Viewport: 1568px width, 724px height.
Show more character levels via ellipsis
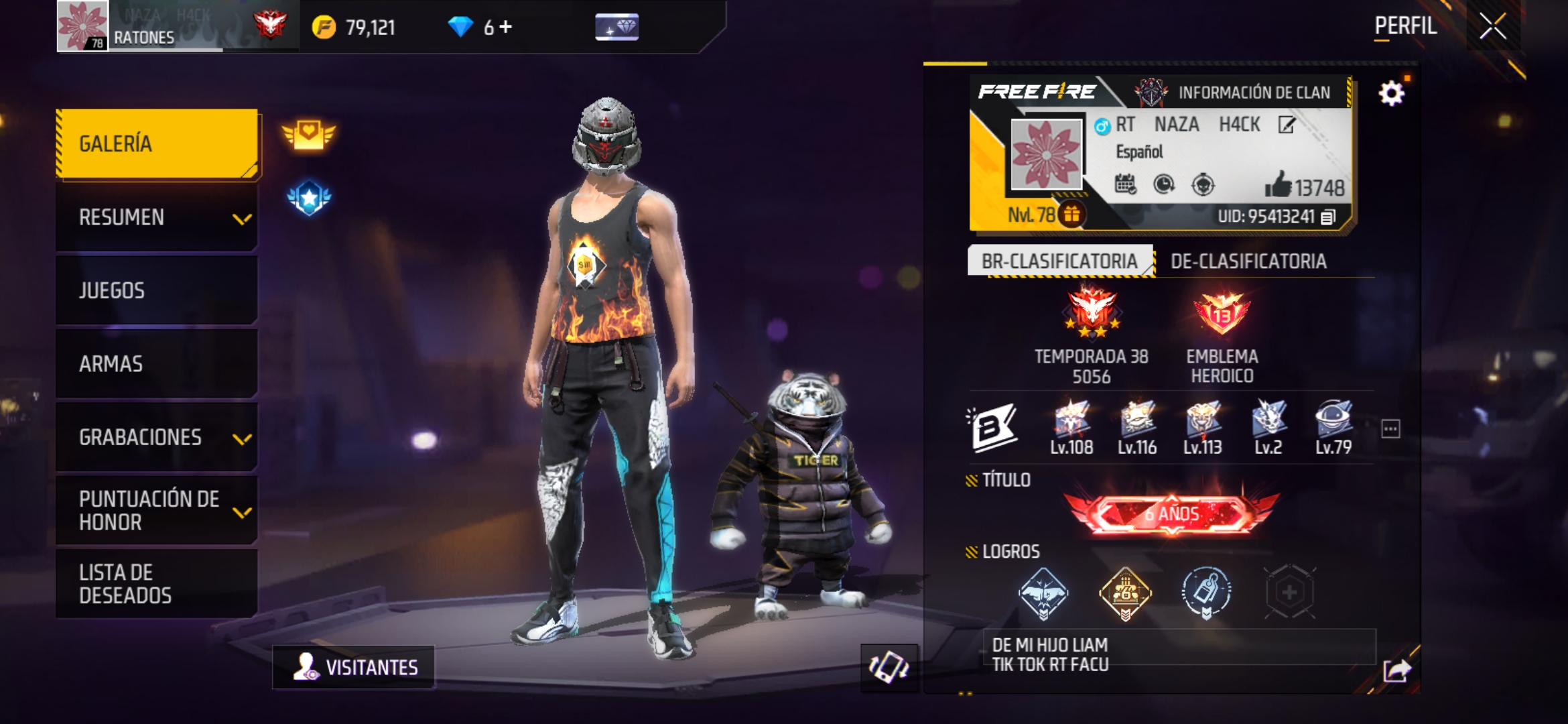click(1390, 429)
